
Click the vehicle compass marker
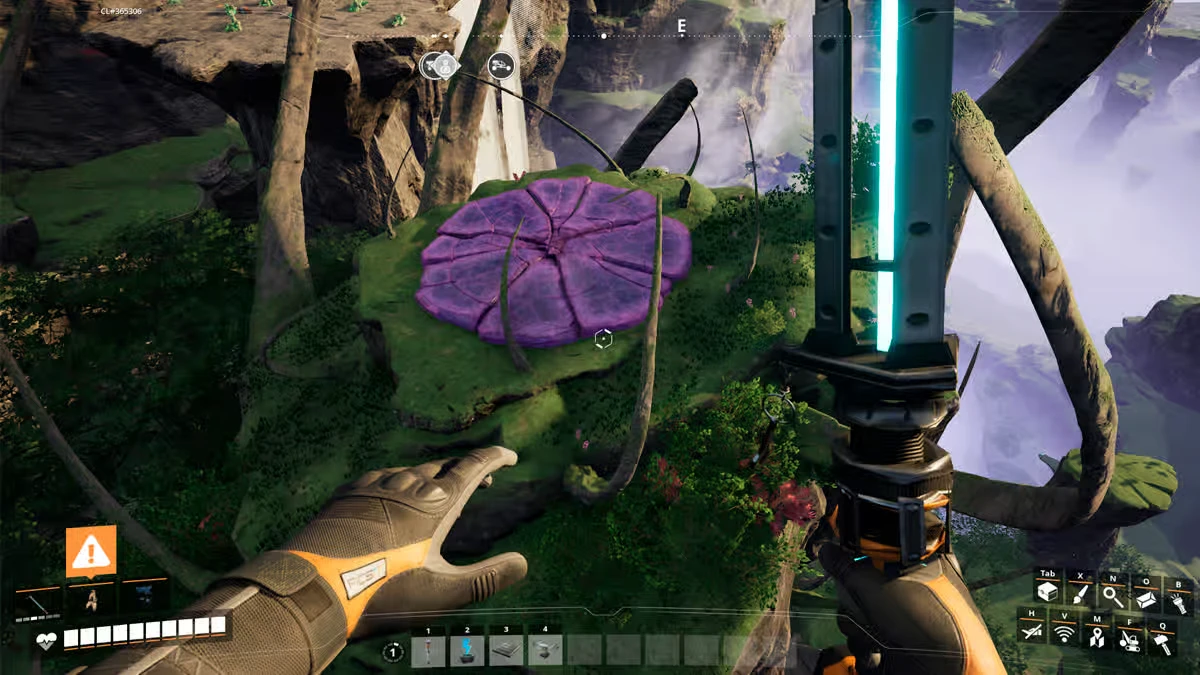point(501,66)
